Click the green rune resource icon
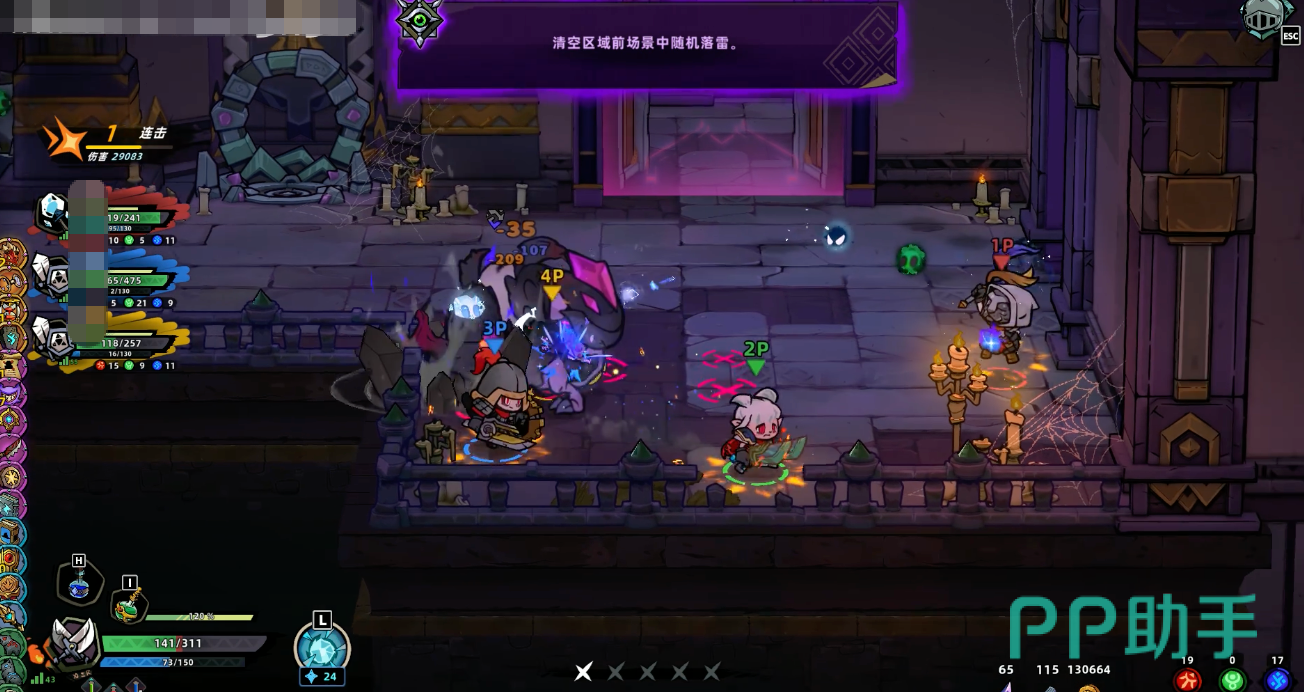The image size is (1304, 692). pyautogui.click(x=1232, y=680)
